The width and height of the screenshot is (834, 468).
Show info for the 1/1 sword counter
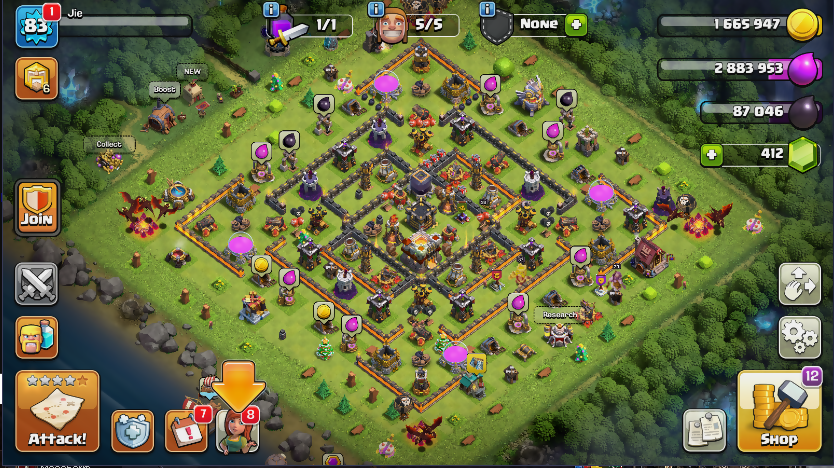click(270, 9)
